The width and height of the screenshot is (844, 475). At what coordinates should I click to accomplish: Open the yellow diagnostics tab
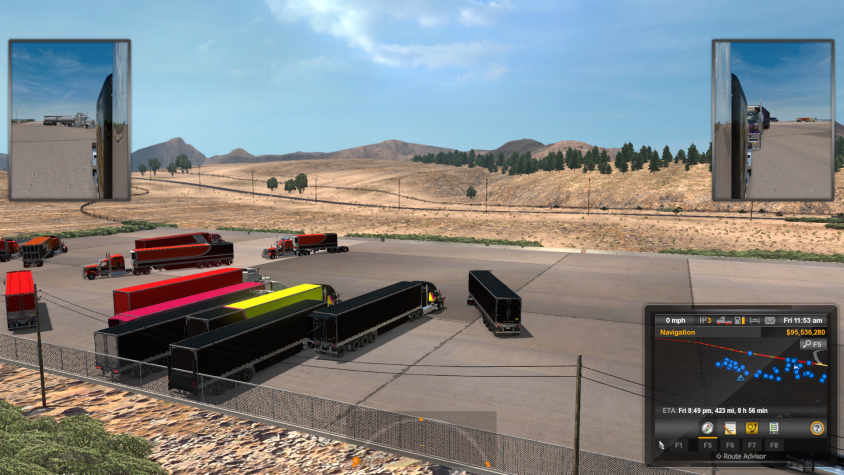click(750, 427)
